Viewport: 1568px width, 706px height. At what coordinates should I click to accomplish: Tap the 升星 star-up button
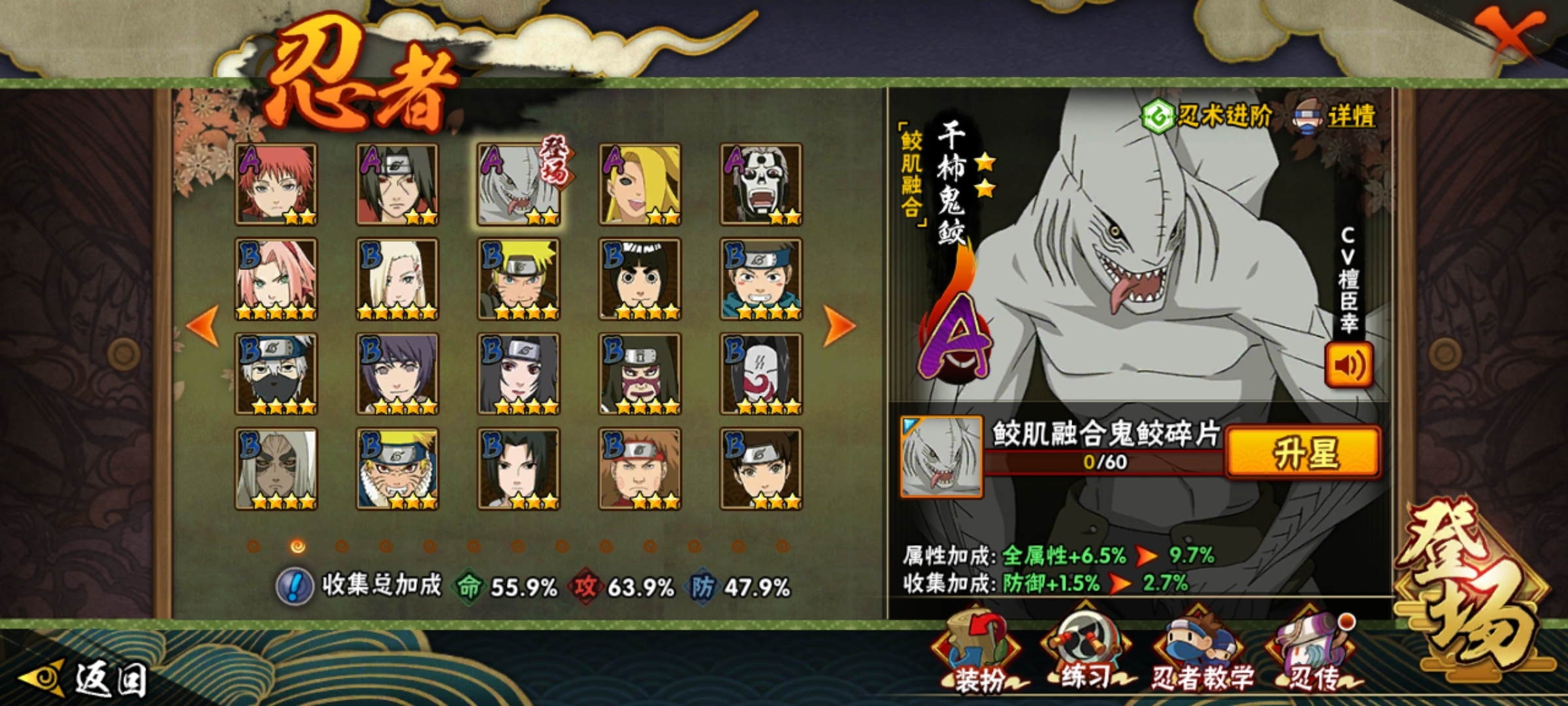point(1303,452)
